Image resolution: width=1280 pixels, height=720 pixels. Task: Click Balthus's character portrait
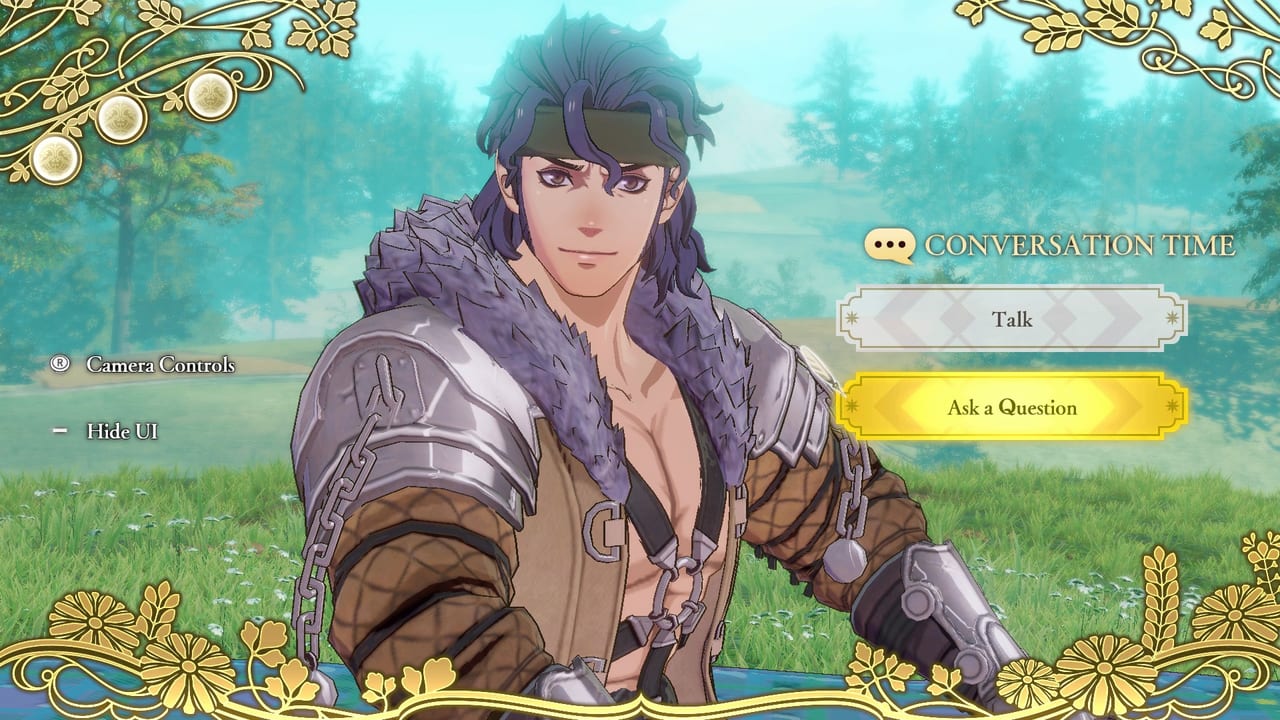pyautogui.click(x=580, y=300)
